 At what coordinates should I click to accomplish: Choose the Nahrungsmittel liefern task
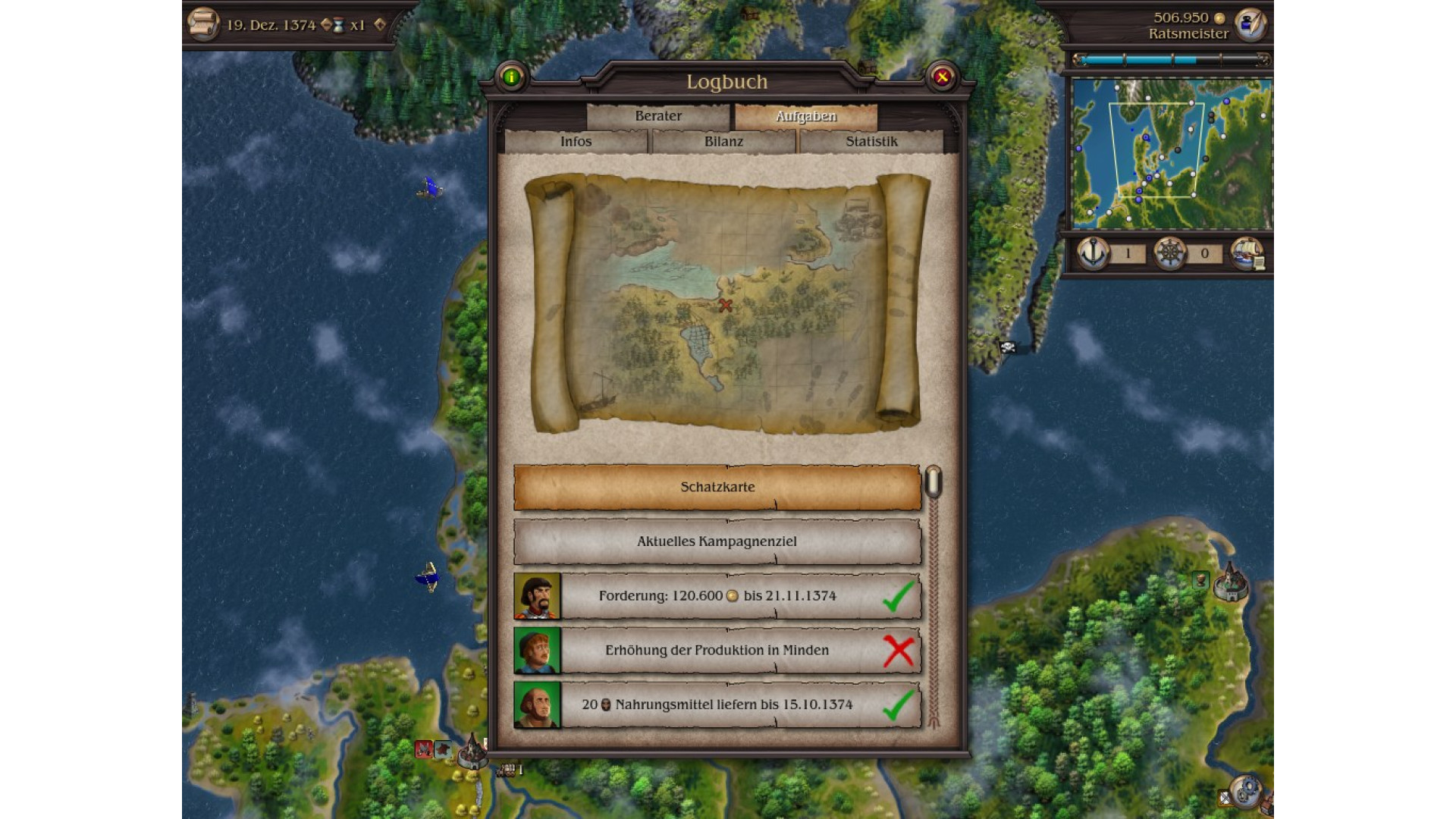coord(717,704)
